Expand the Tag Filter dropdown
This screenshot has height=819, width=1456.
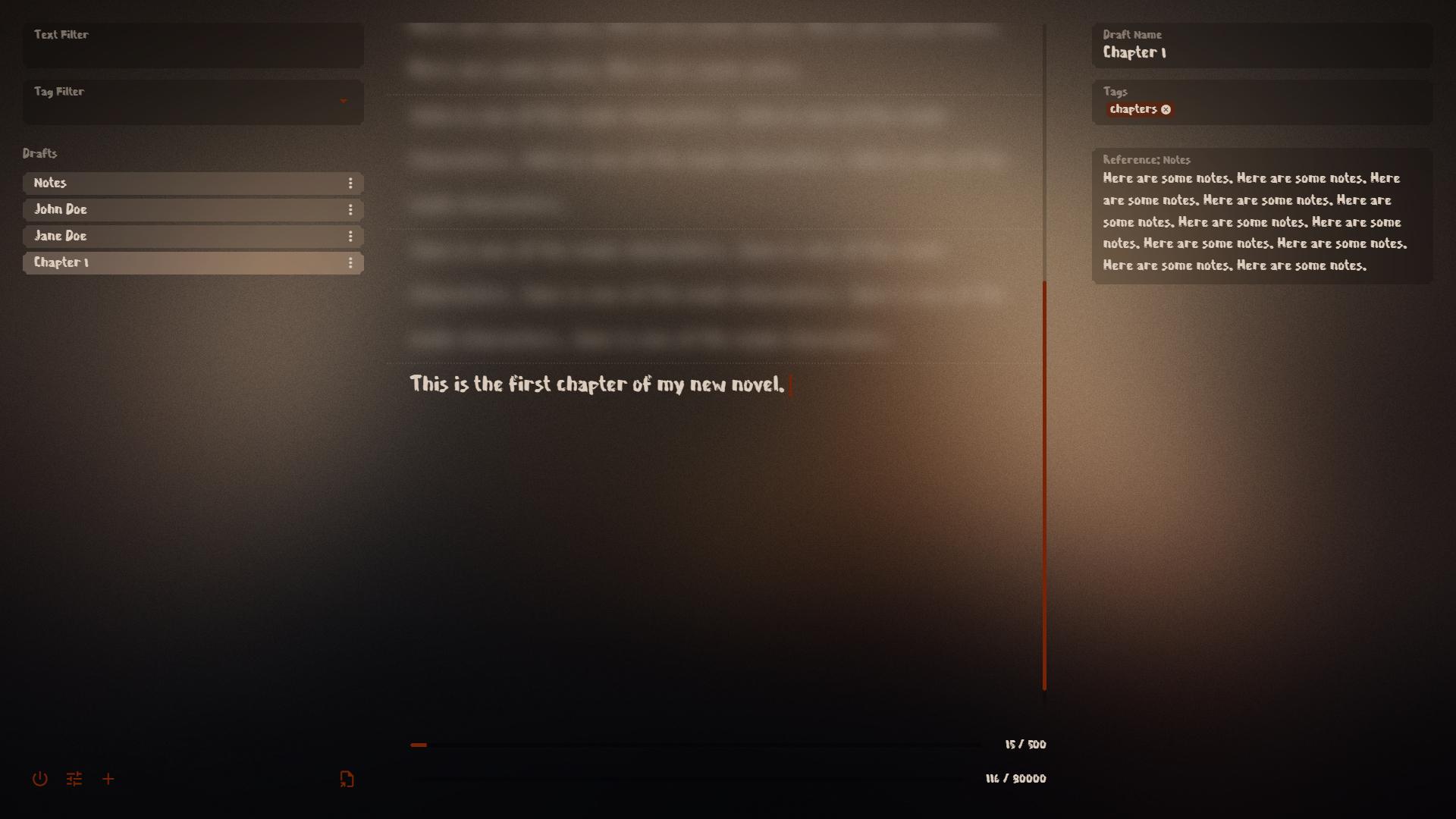[193, 102]
